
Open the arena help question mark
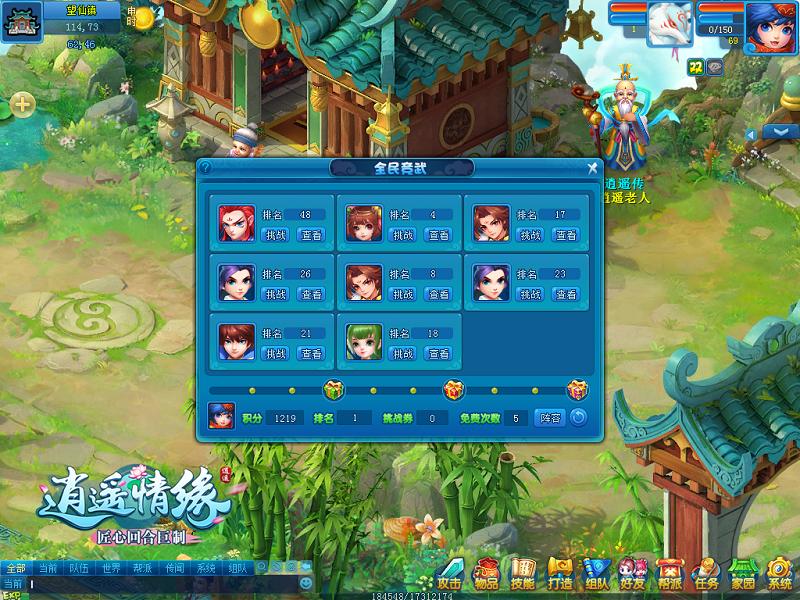(205, 168)
